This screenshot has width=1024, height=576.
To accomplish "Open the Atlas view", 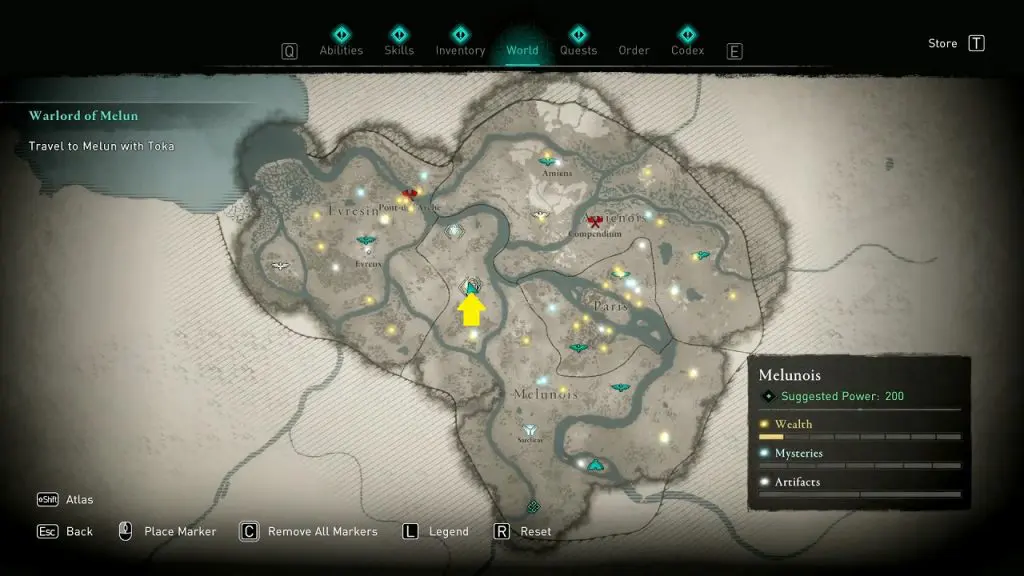I will [80, 500].
